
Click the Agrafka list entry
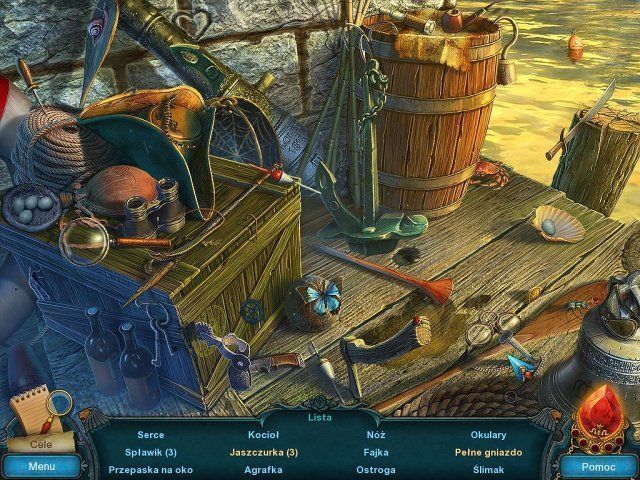click(x=264, y=469)
